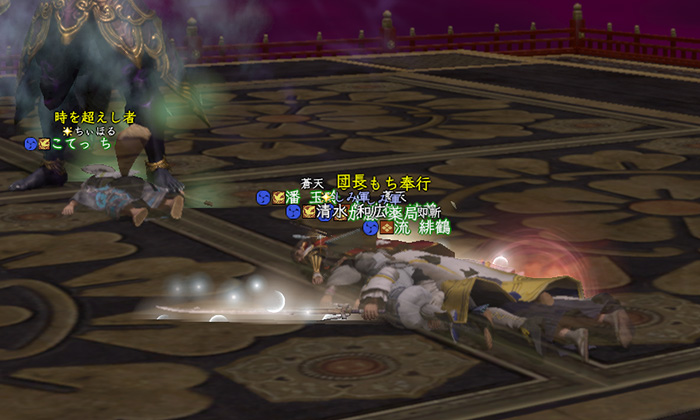Select the こてっち player nameplate
This screenshot has height=420, width=700.
(80, 144)
